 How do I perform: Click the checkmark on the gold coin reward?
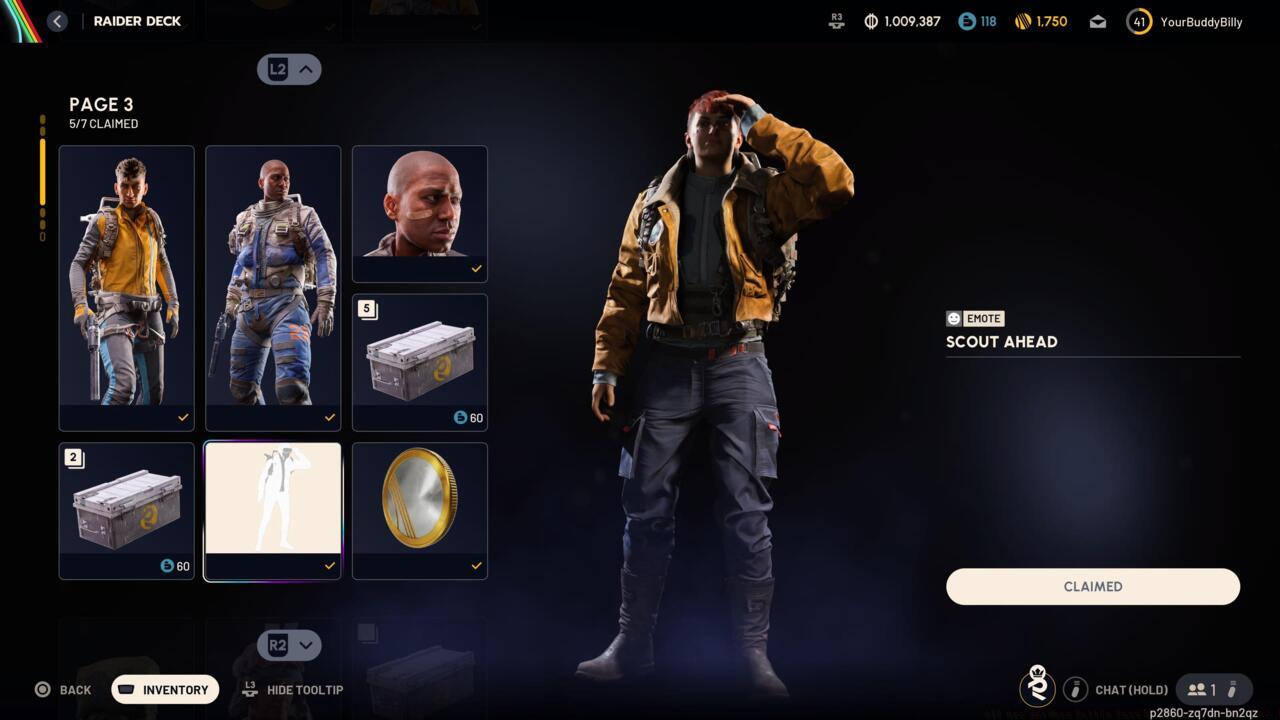(477, 565)
